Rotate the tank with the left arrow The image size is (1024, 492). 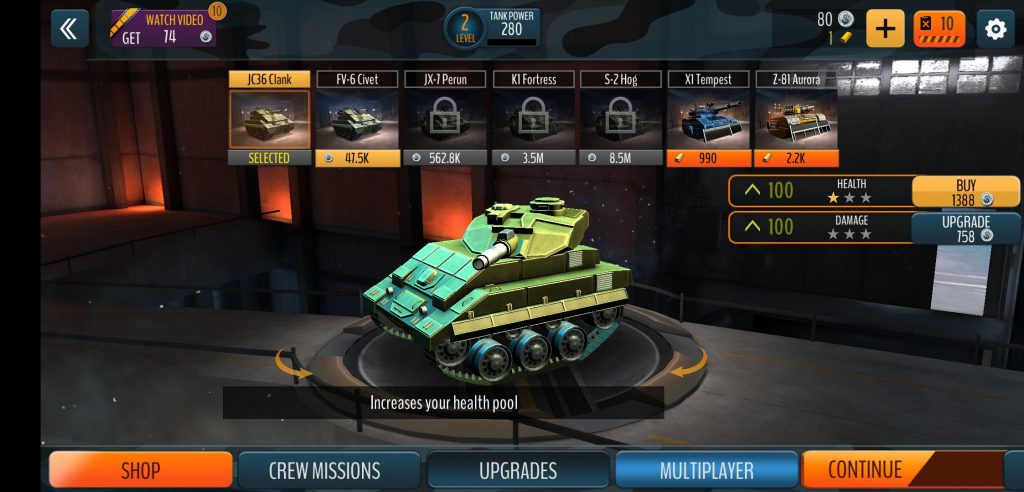(x=294, y=371)
